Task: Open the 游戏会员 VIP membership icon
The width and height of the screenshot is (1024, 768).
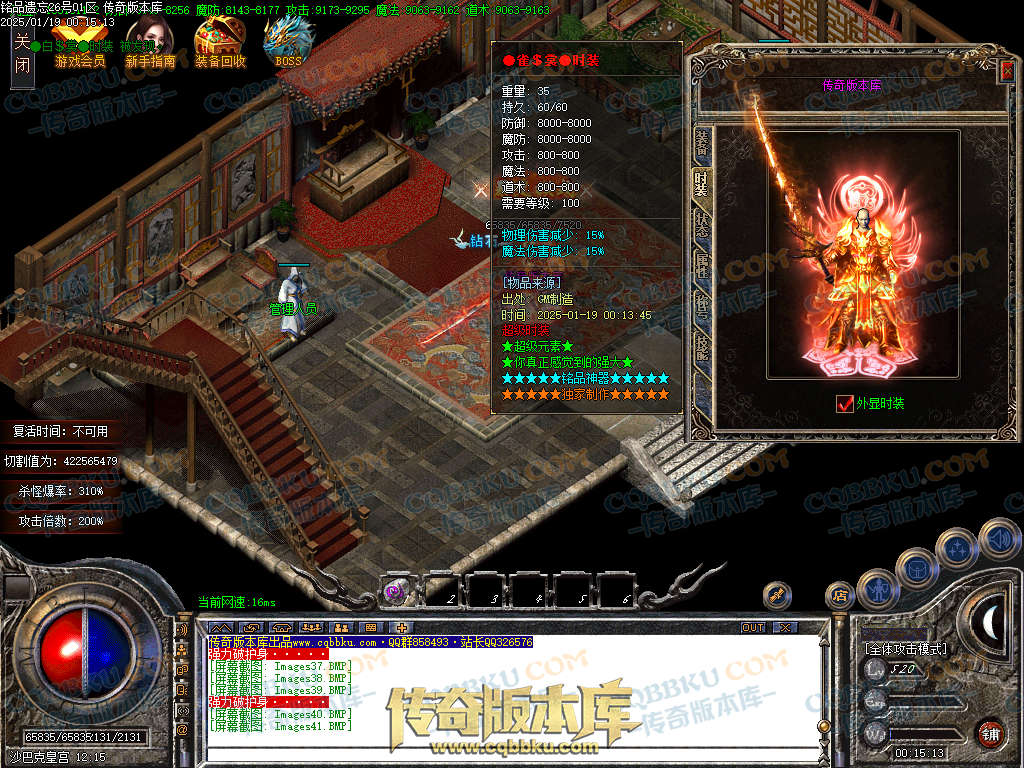Action: (79, 43)
